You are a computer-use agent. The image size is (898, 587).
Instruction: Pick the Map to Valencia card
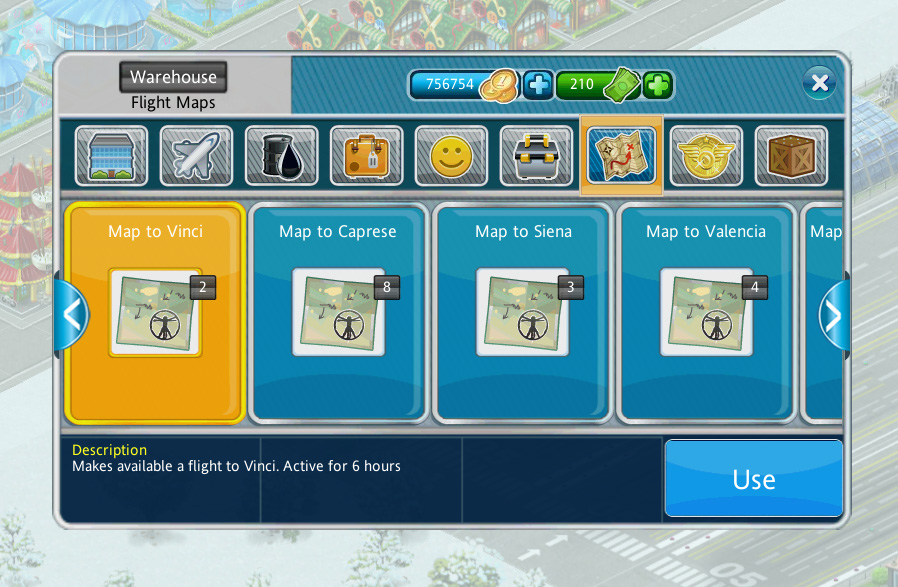706,312
